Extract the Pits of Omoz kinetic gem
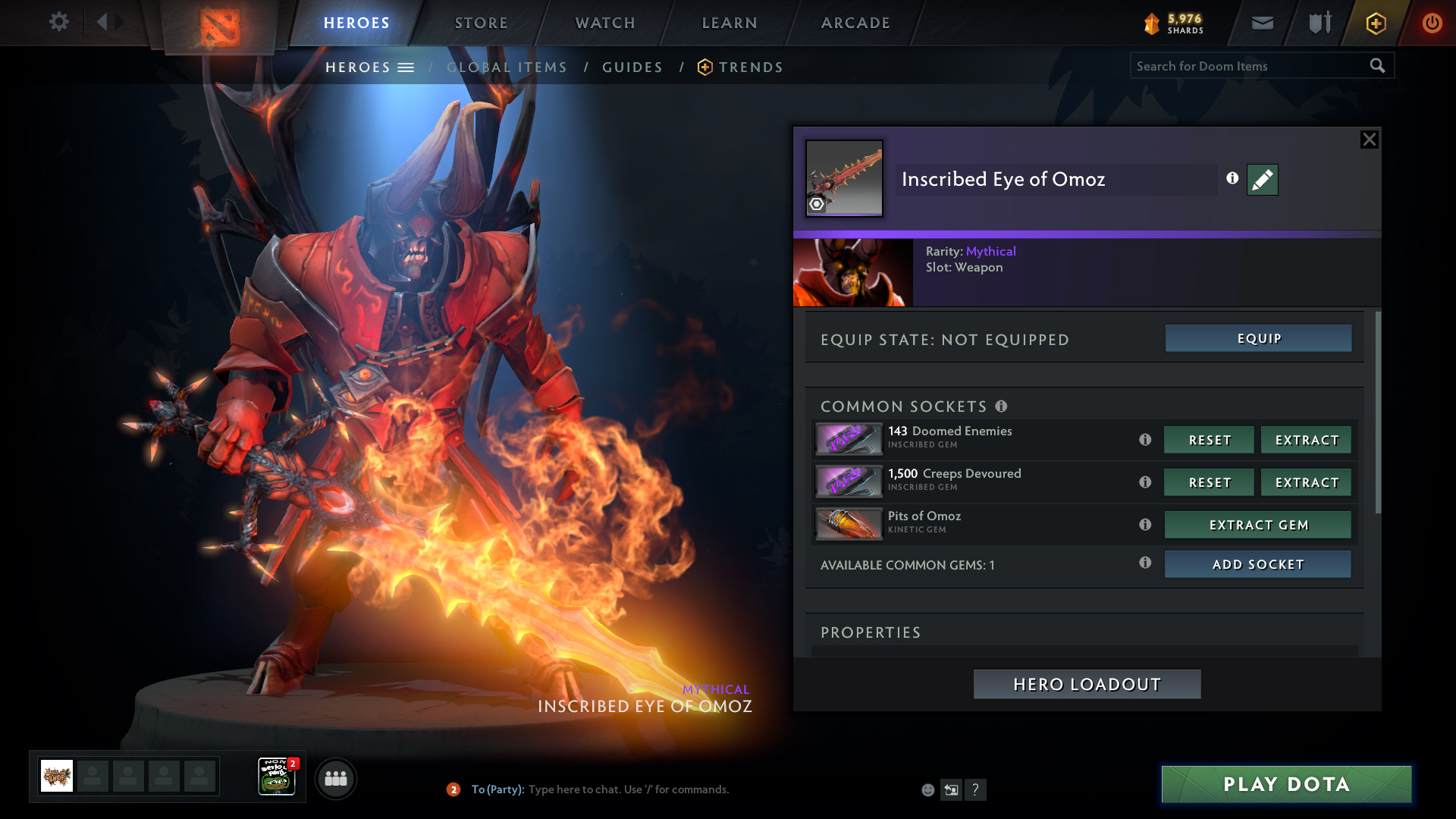Viewport: 1456px width, 819px height. 1258,525
